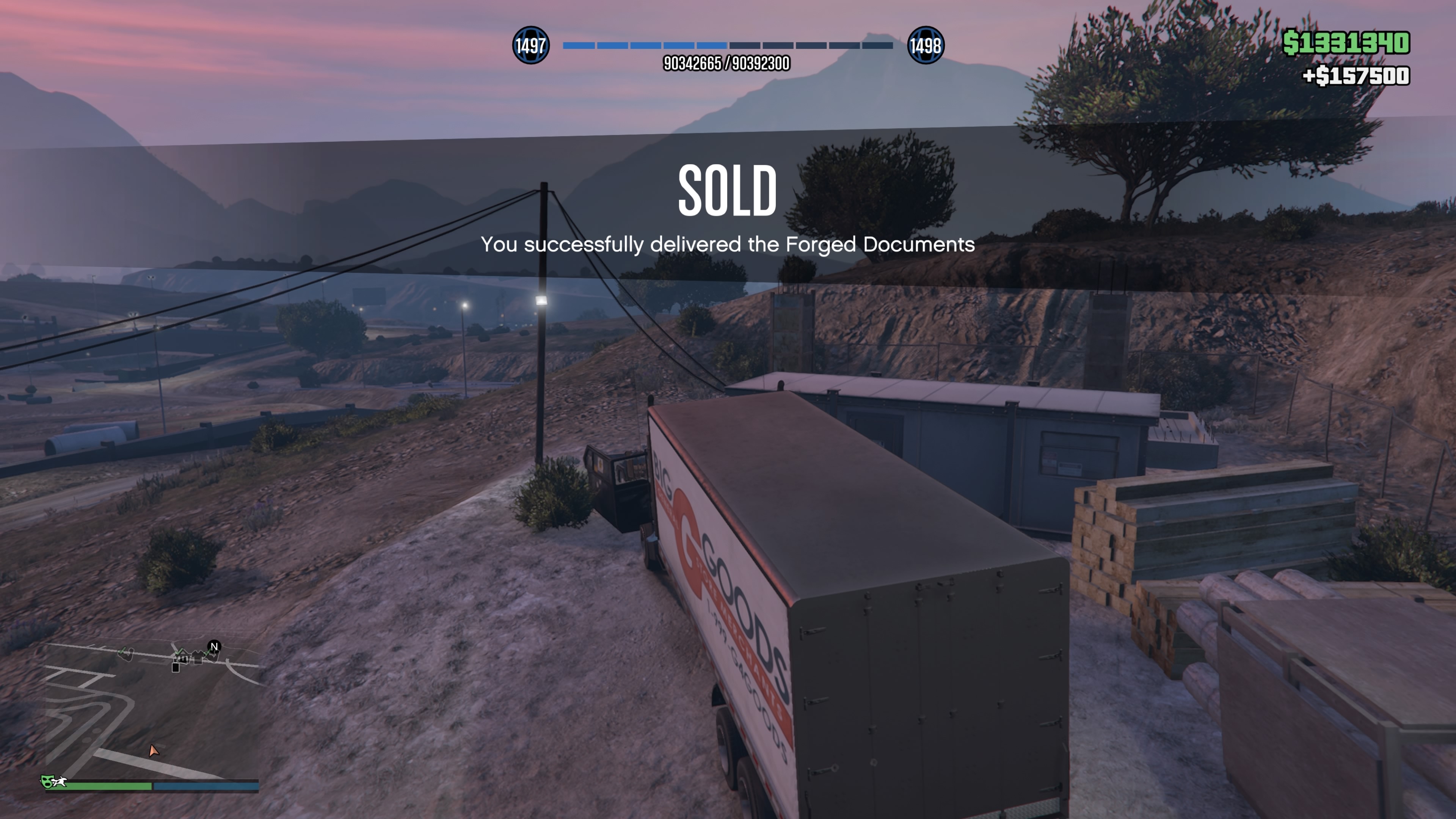This screenshot has height=819, width=1456.
Task: Click the north compass marker on minimap
Action: (213, 646)
